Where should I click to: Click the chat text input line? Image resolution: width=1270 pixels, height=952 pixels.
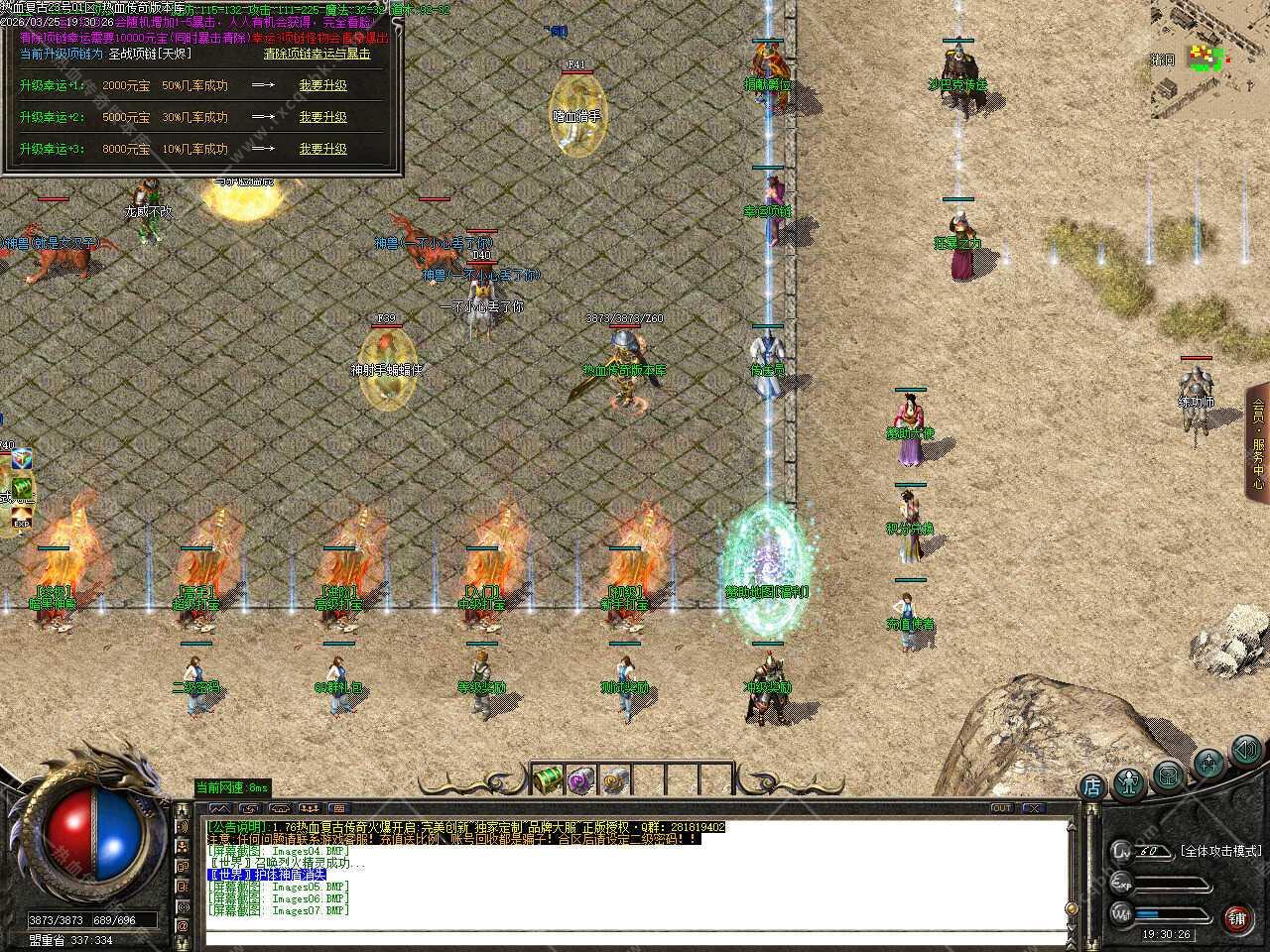click(x=635, y=936)
